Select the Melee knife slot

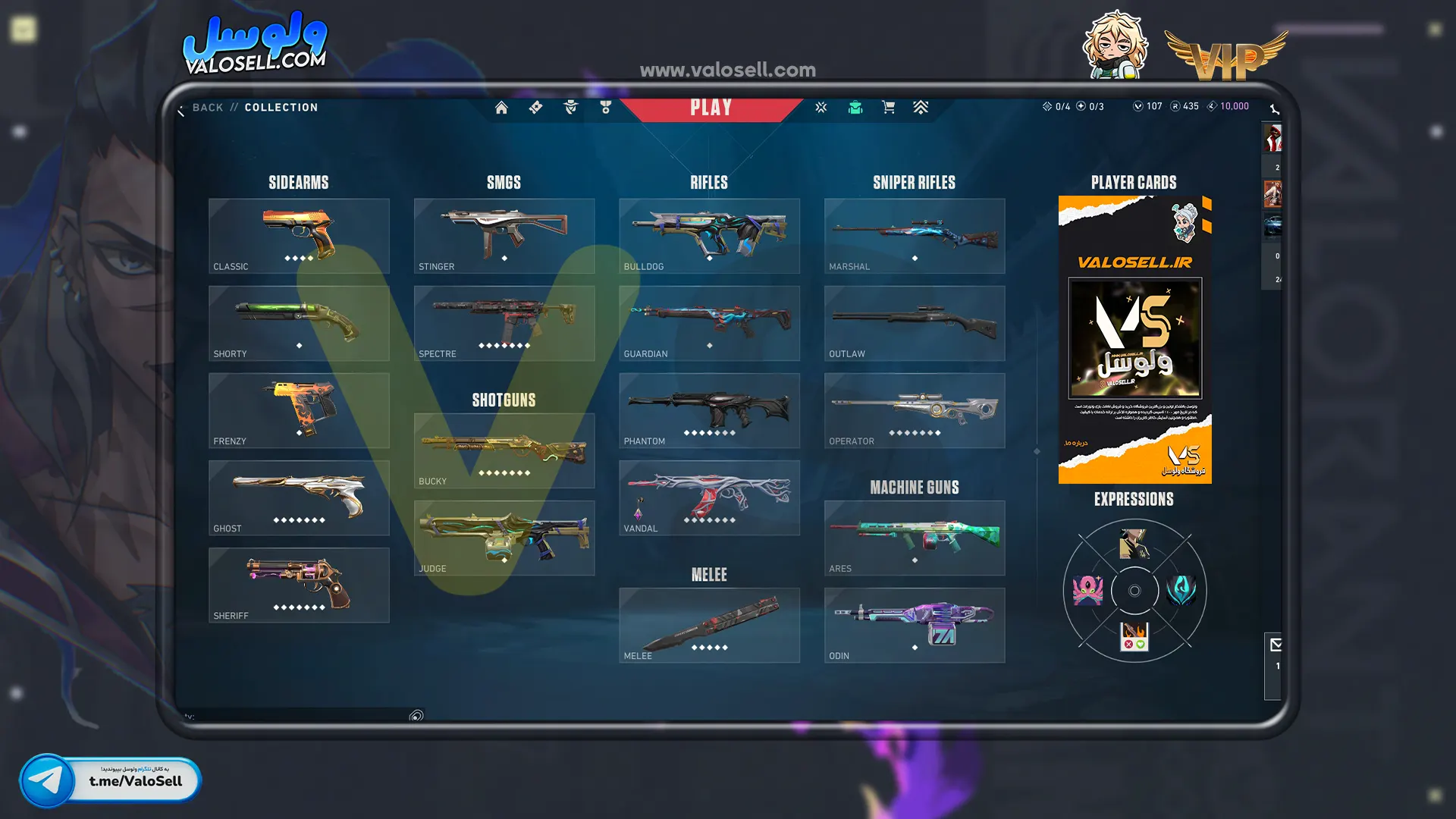point(709,625)
